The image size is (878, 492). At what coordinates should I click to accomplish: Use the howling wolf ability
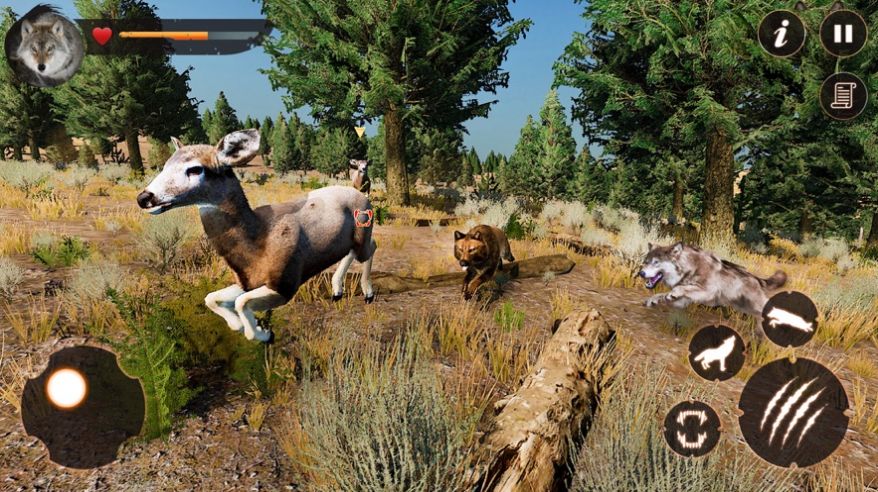[716, 352]
